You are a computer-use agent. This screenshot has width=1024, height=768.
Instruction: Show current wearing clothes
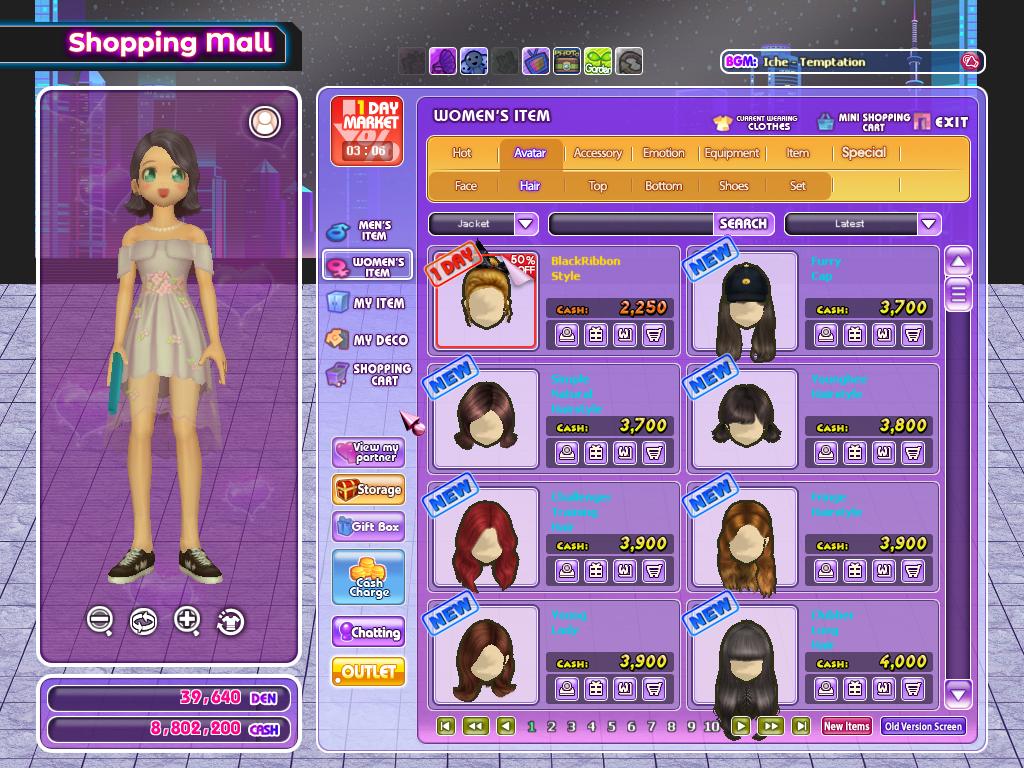755,122
